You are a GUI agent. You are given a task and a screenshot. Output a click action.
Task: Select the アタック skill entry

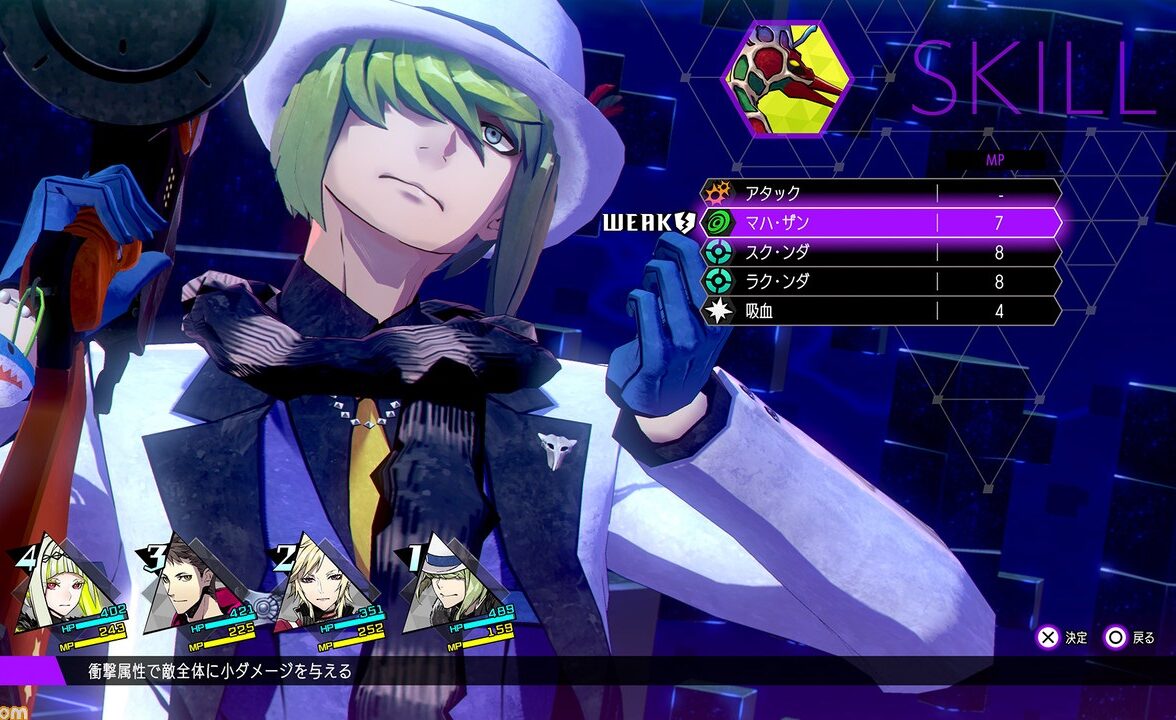[x=880, y=193]
